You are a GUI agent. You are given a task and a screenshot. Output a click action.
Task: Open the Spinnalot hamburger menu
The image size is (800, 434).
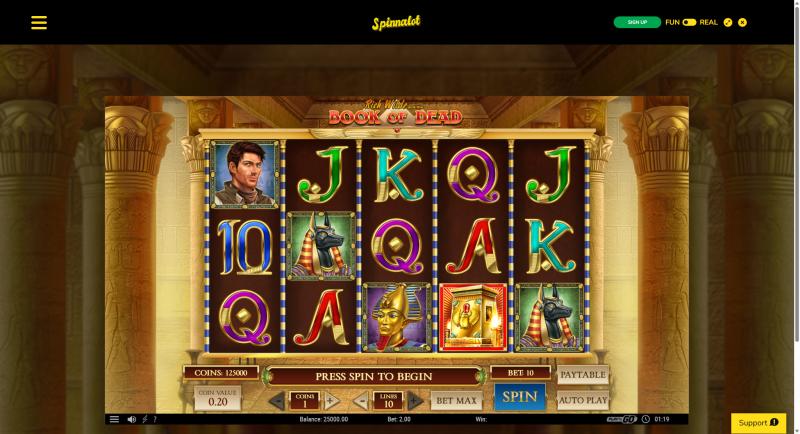(x=39, y=22)
